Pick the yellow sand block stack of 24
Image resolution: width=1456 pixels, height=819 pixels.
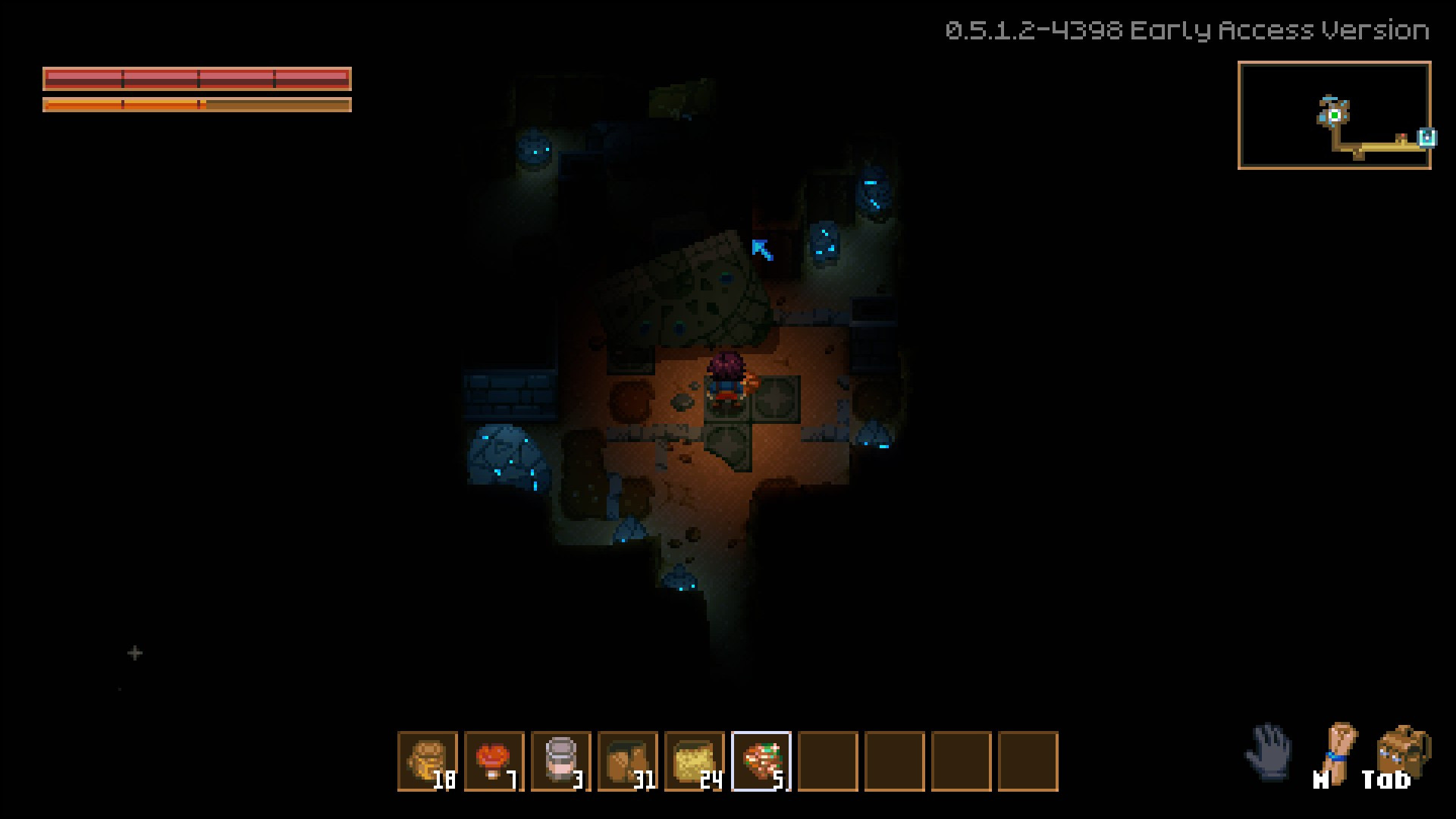695,761
